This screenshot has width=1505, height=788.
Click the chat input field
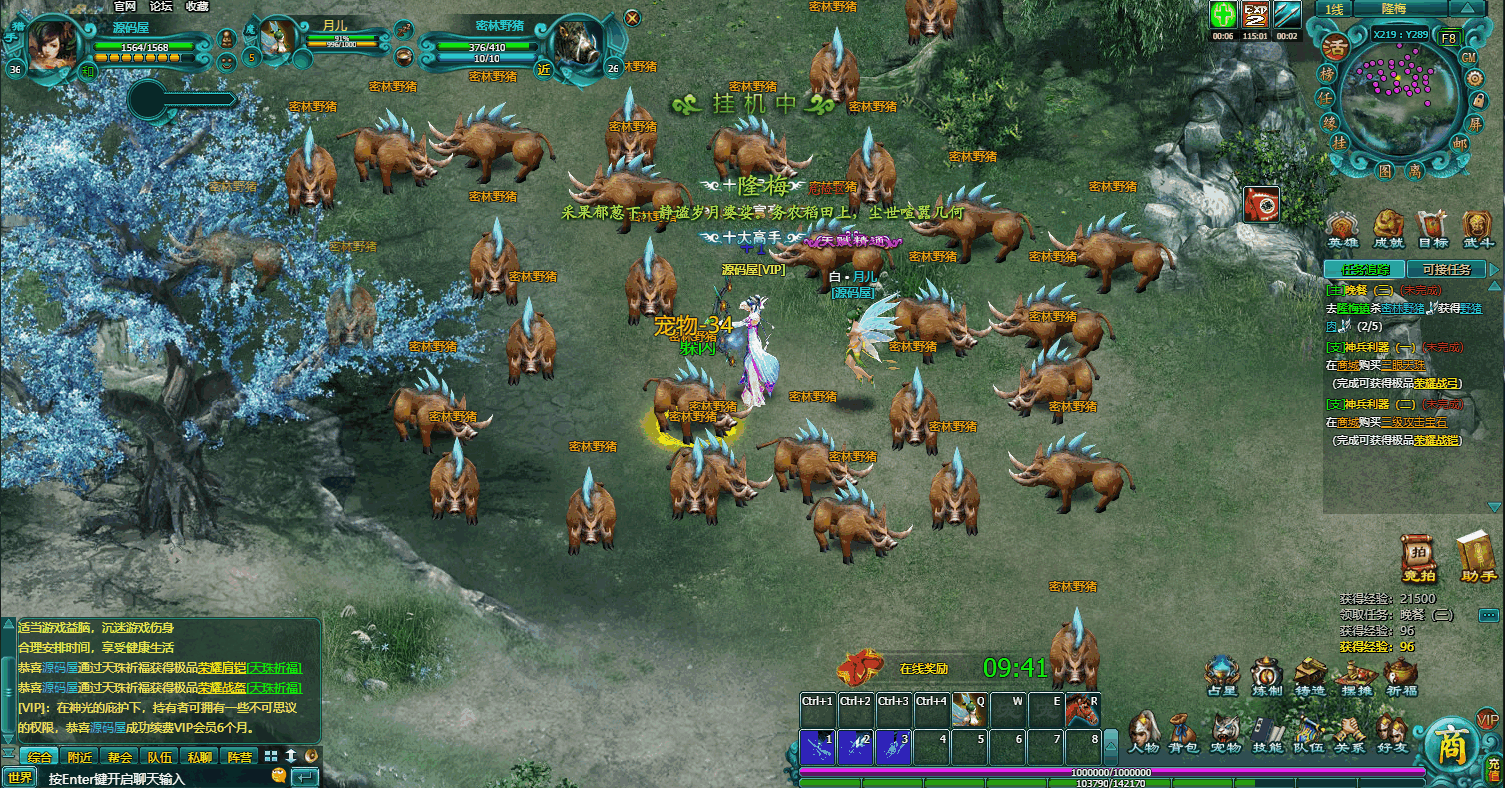150,777
